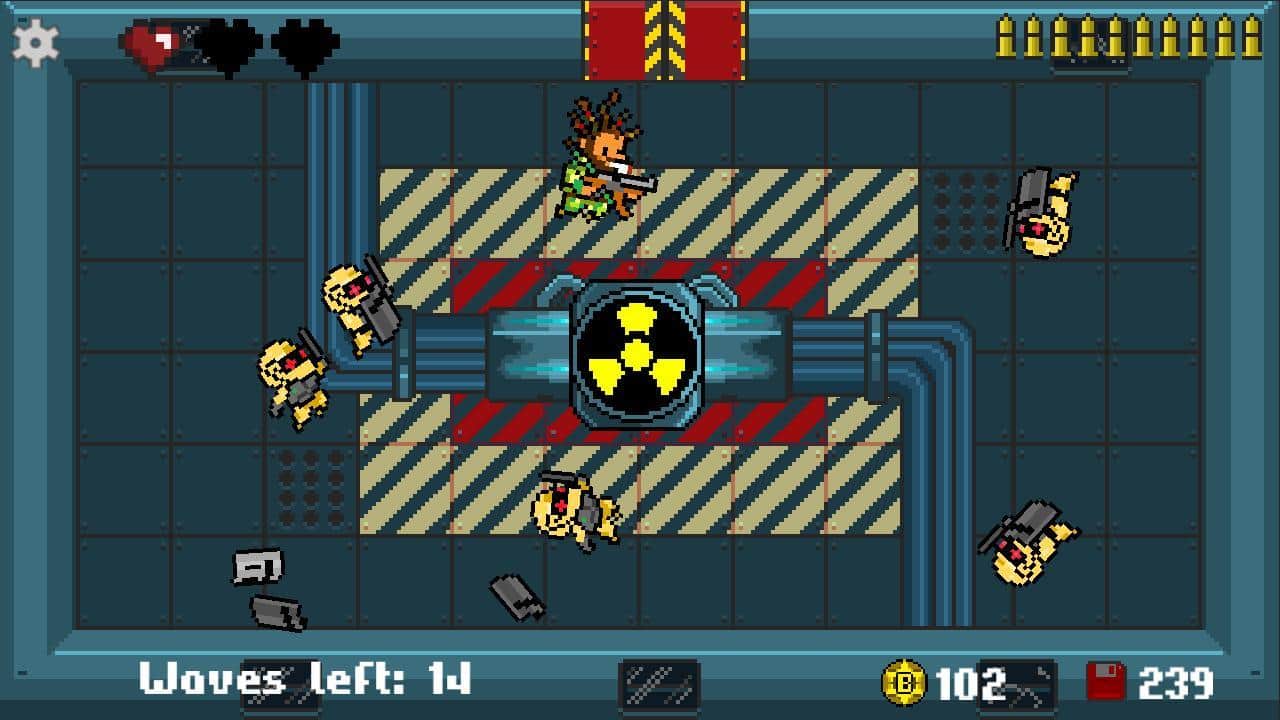Screen dimensions: 1280x720
Task: Open the settings gear menu
Action: pos(36,43)
